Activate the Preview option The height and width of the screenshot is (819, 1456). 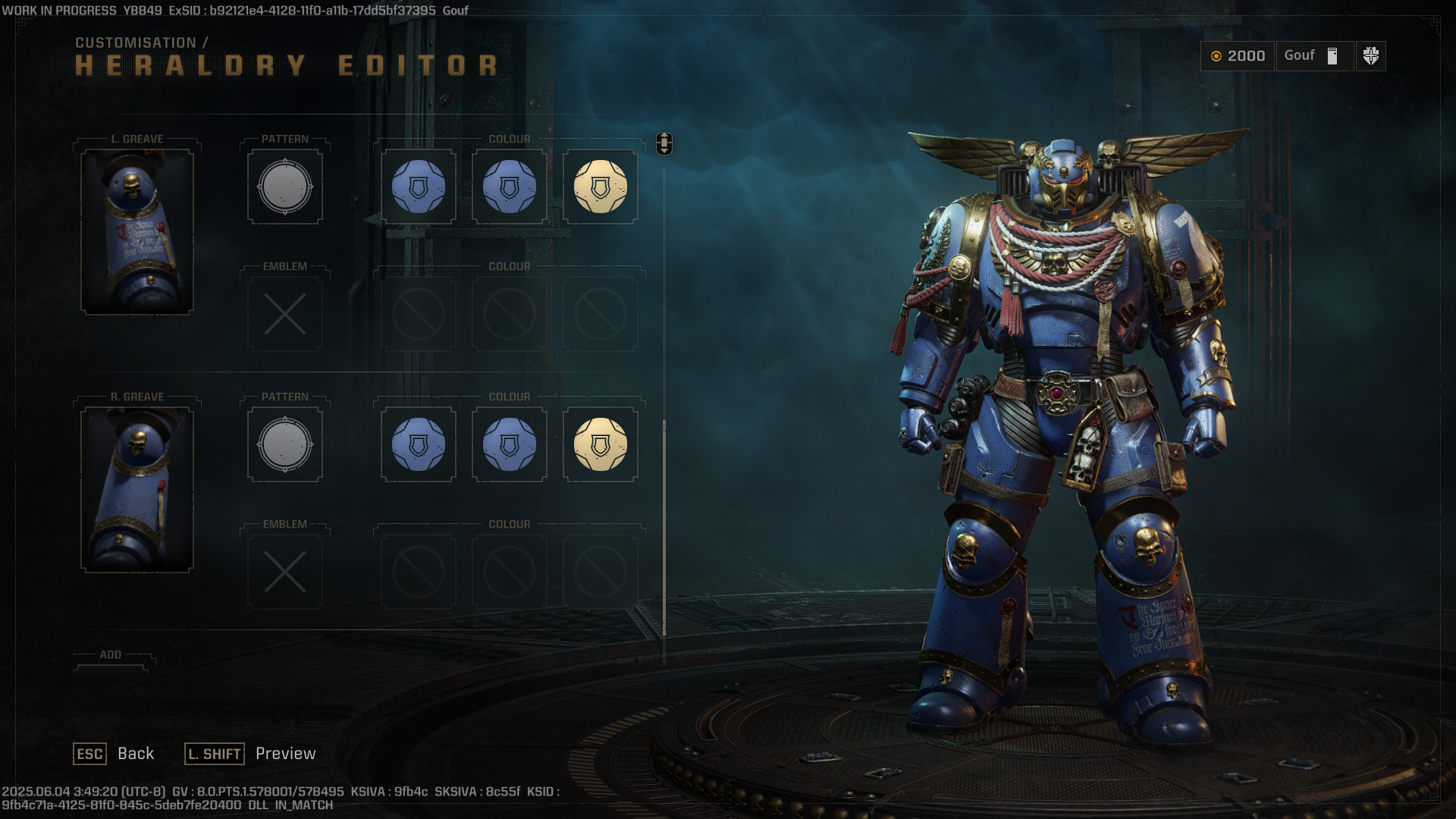pyautogui.click(x=251, y=754)
